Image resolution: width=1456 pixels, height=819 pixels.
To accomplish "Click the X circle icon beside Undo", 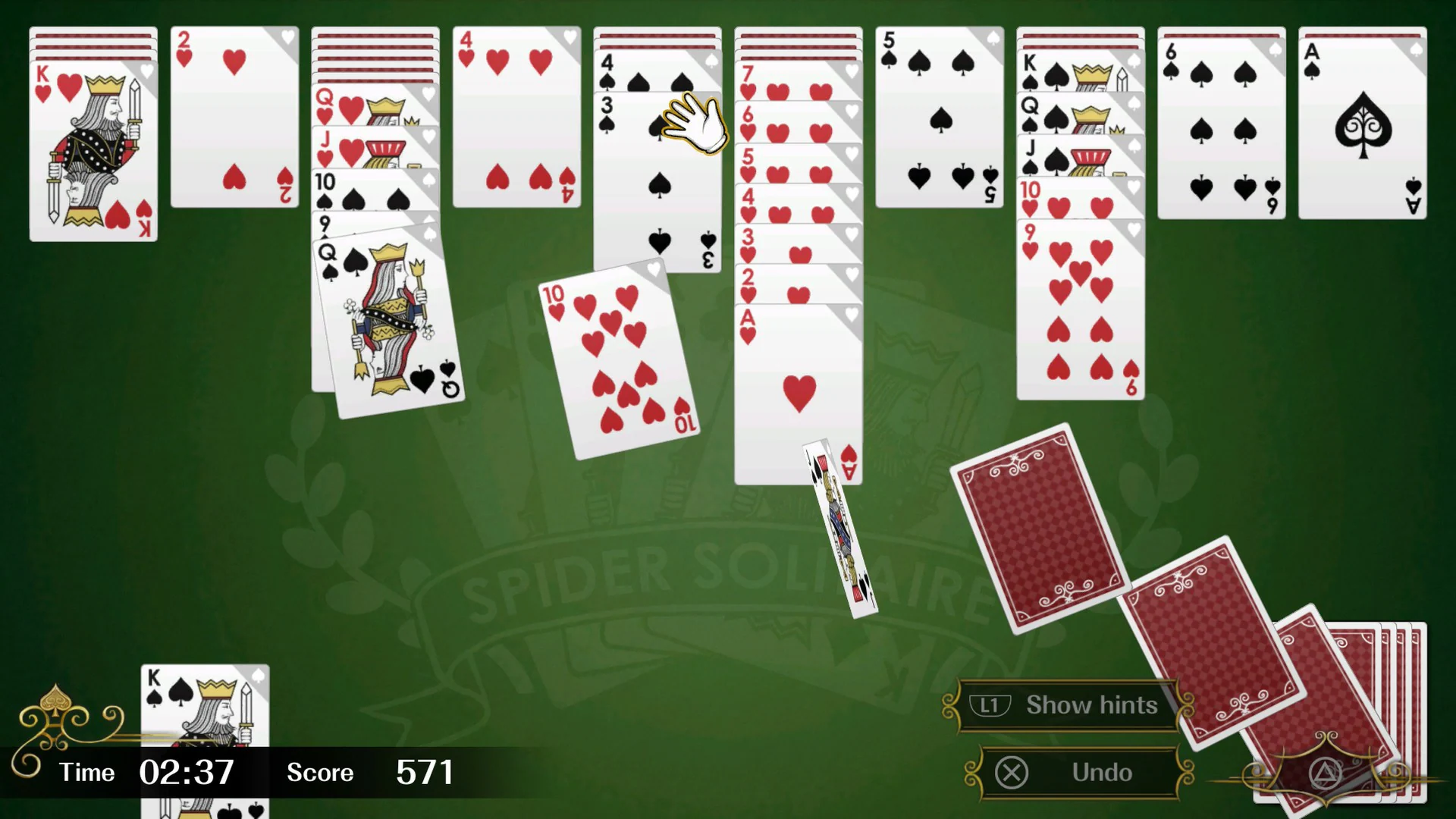I will click(x=1012, y=772).
